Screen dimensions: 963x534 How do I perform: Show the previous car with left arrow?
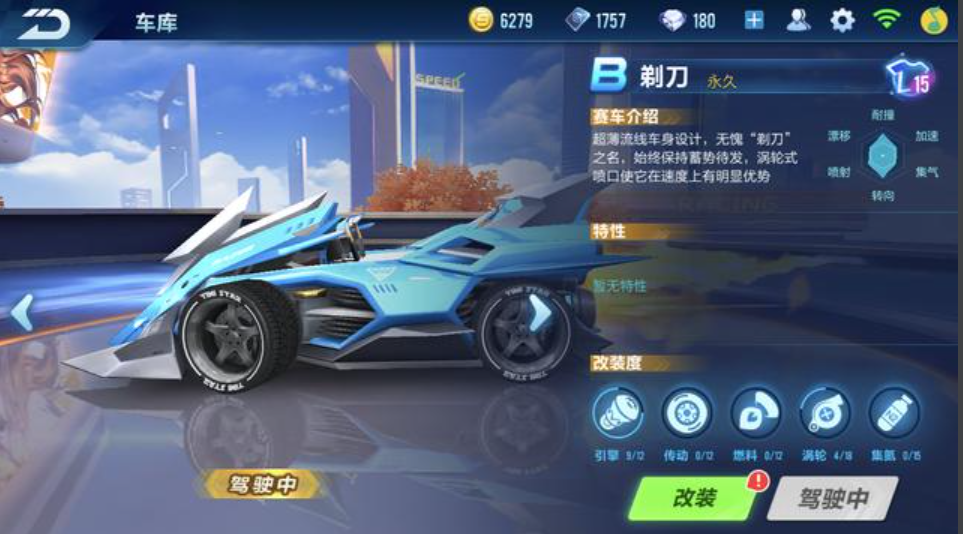pos(22,312)
